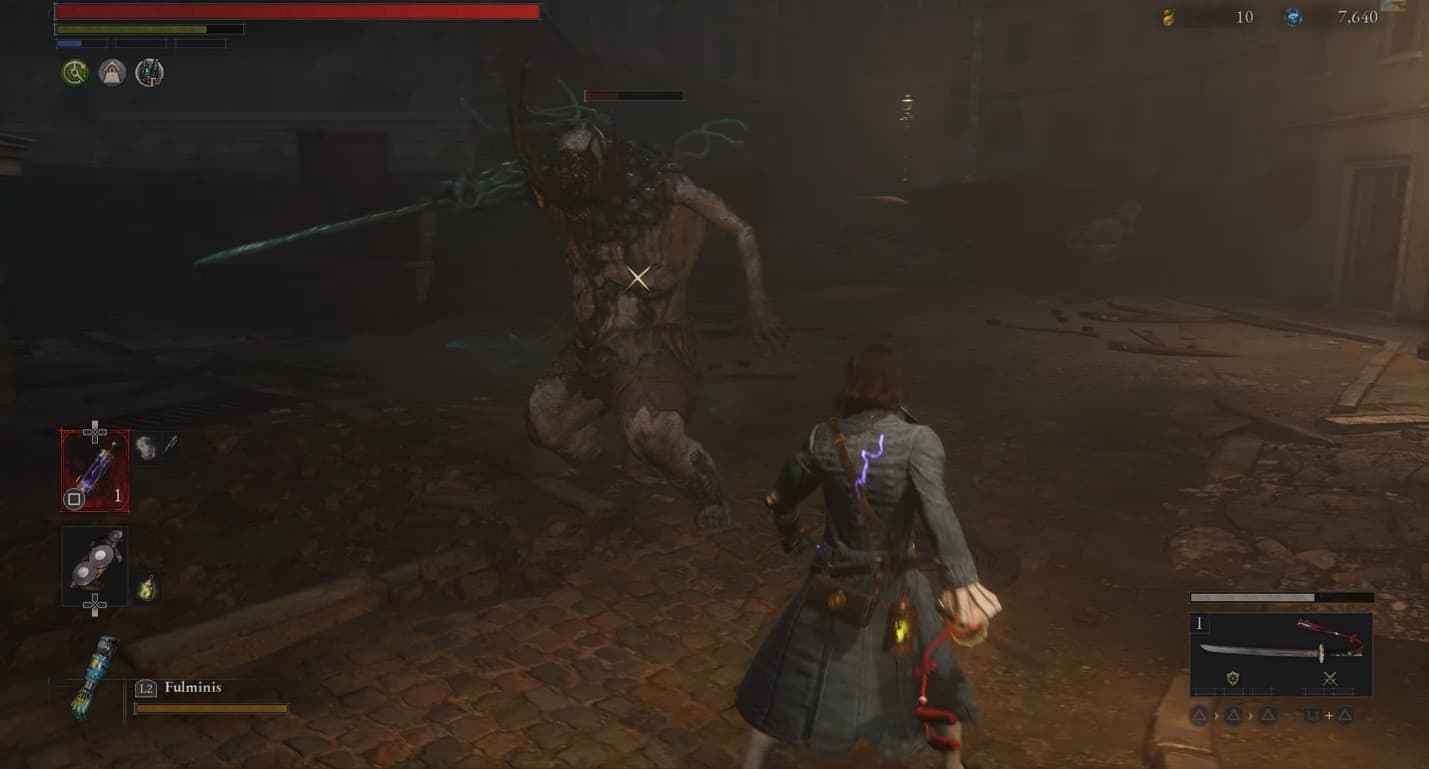
Task: Click the Legion Arm buff status icon
Action: (x=149, y=72)
